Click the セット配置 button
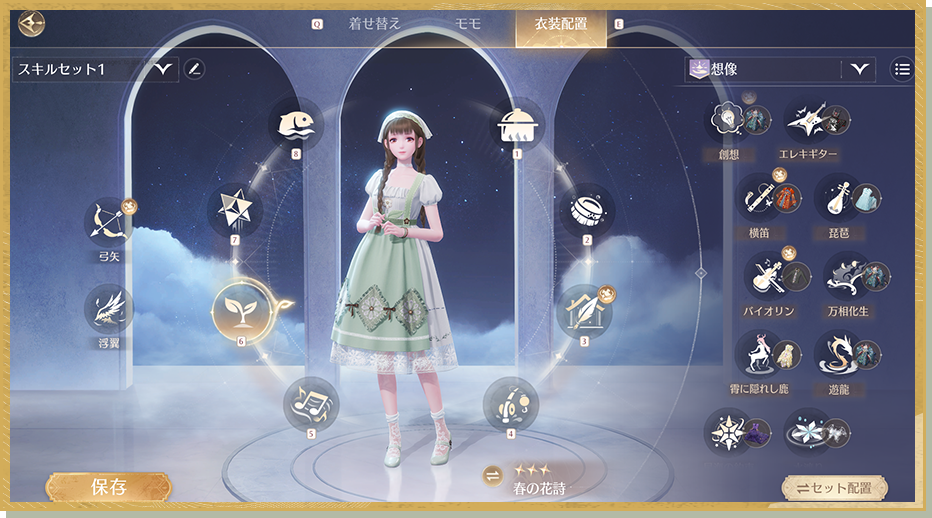Viewport: 932px width, 518px height. click(x=834, y=489)
